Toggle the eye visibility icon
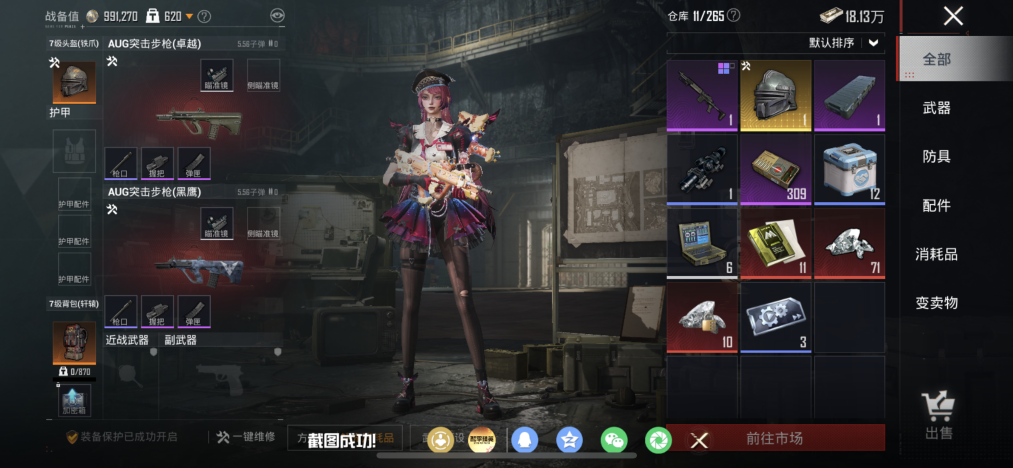Screen dimensions: 1013x468 [x=278, y=16]
